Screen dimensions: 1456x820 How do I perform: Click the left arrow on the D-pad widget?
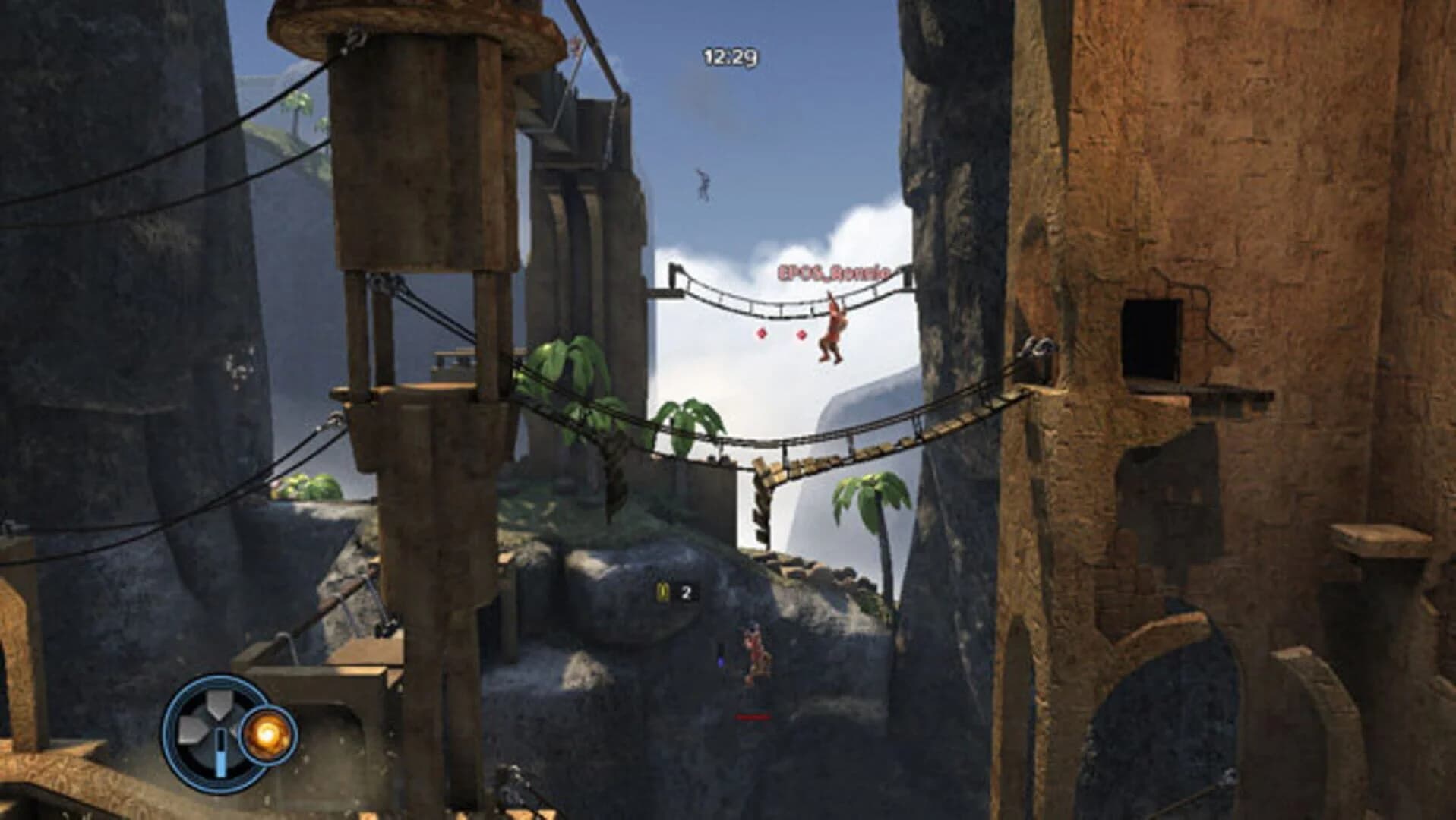[x=188, y=730]
